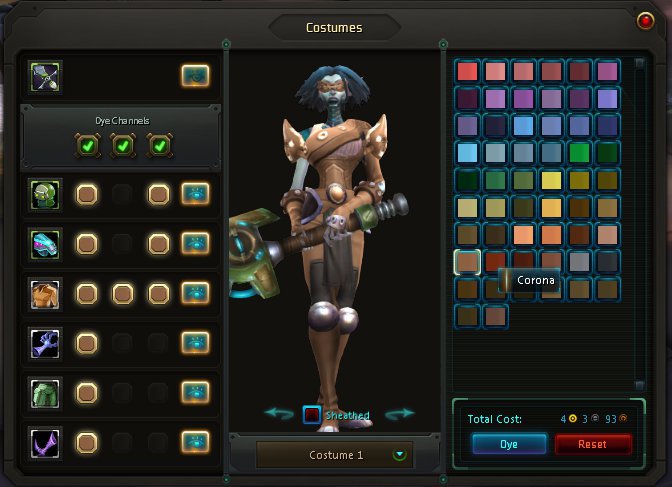Screen dimensions: 672x487
Task: Select the green helmet costume slot
Action: [x=46, y=193]
